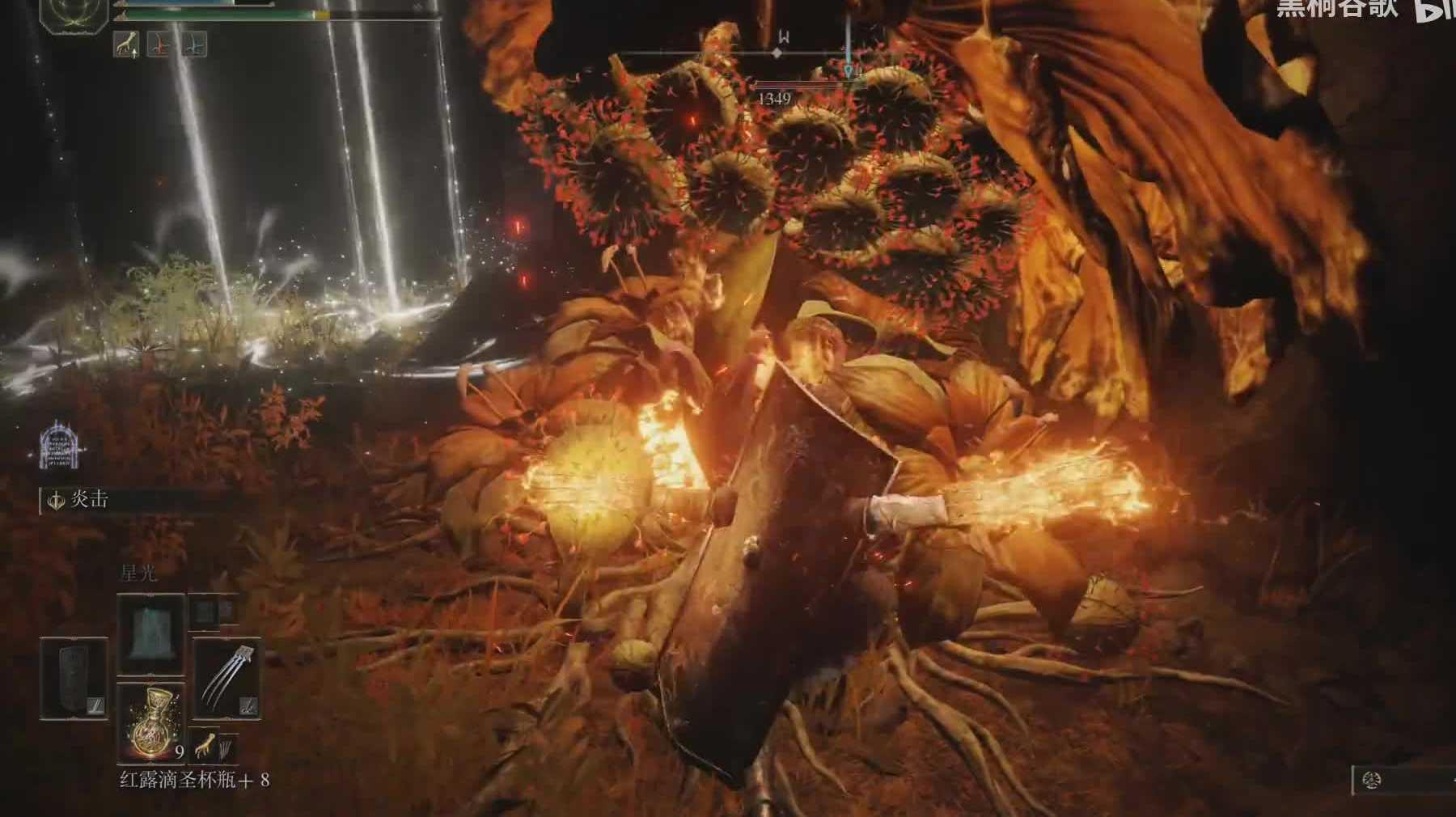Viewport: 1456px width, 817px height.
Task: Click the blue status effect icon
Action: (194, 44)
